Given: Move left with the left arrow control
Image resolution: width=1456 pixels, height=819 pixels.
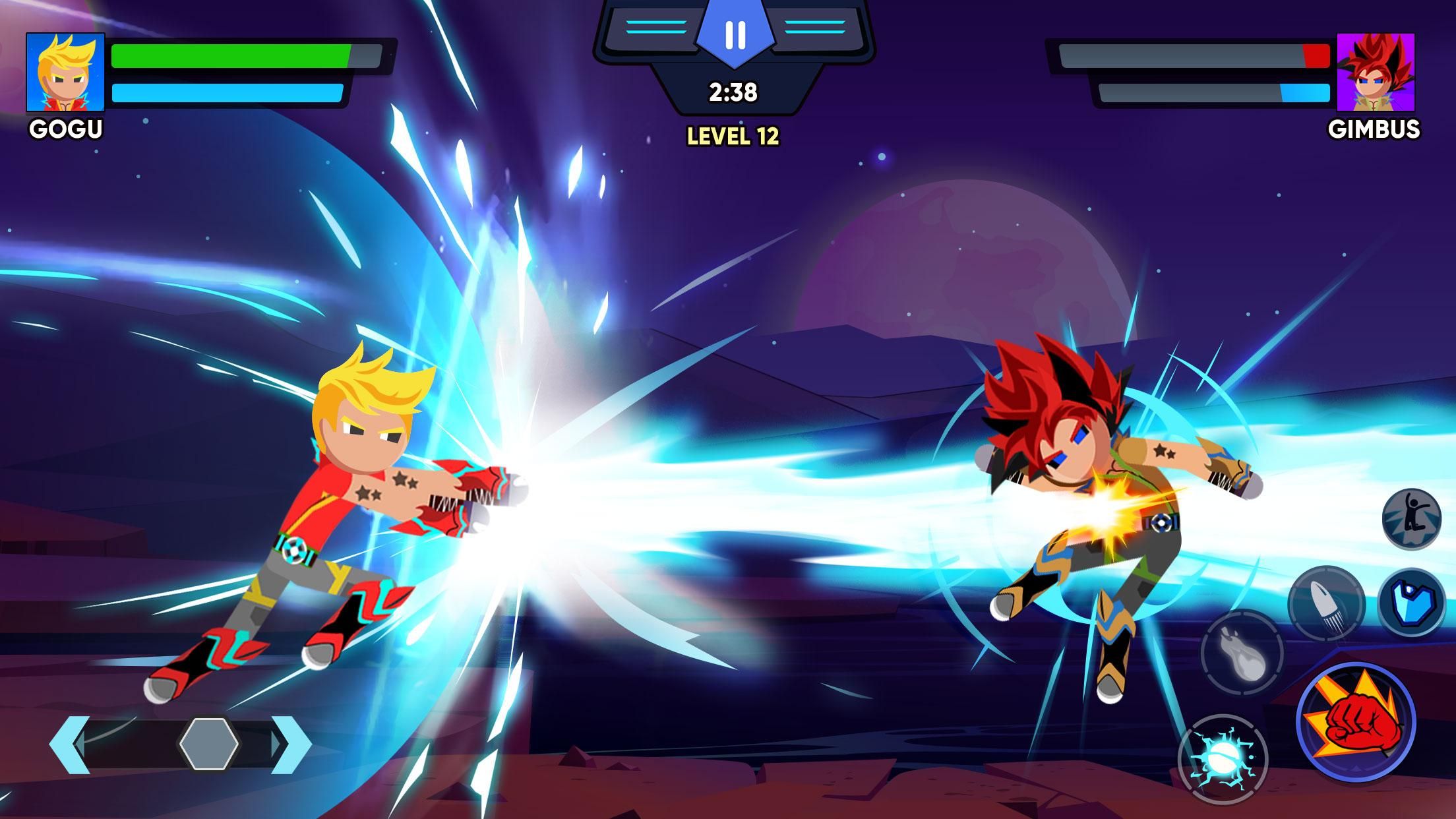Looking at the screenshot, I should [69, 744].
